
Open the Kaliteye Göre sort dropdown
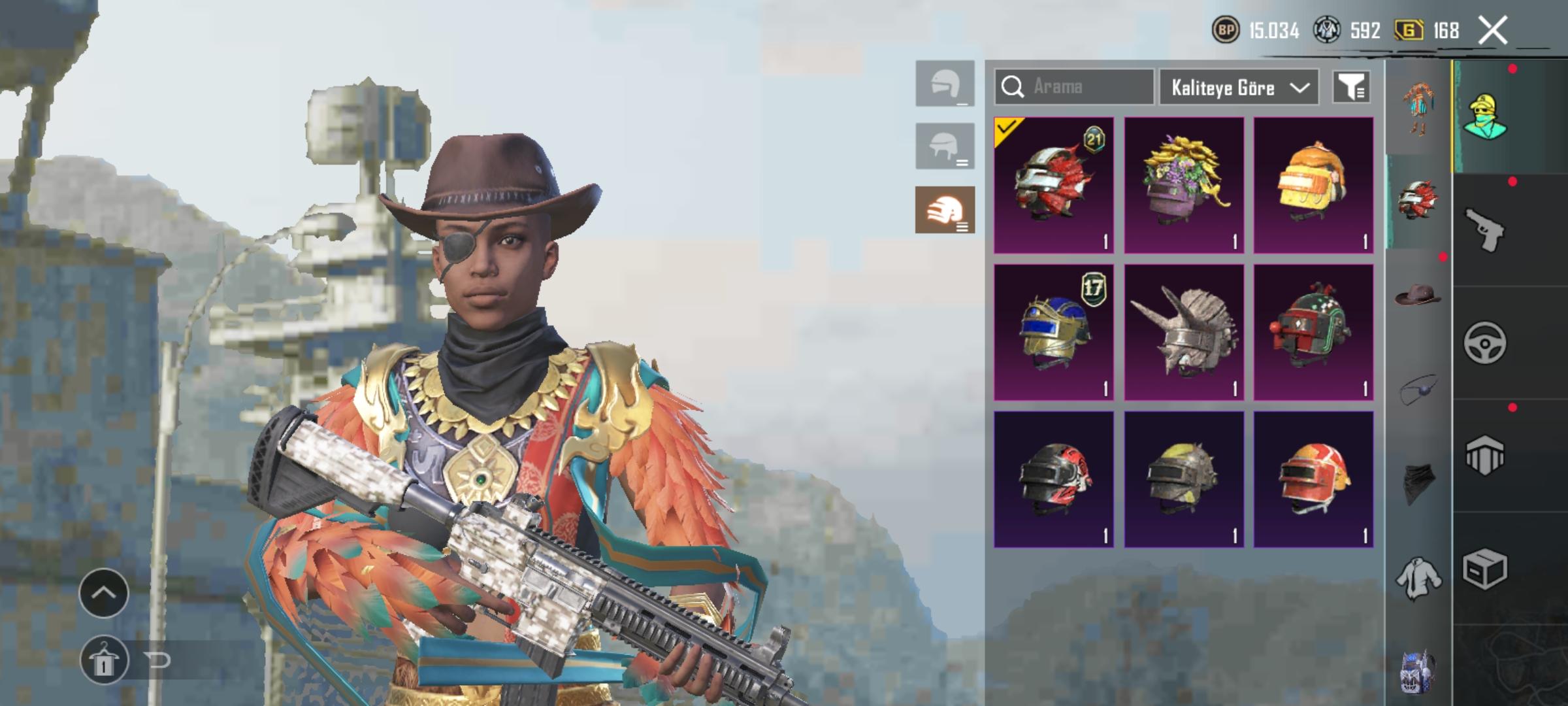coord(1239,88)
